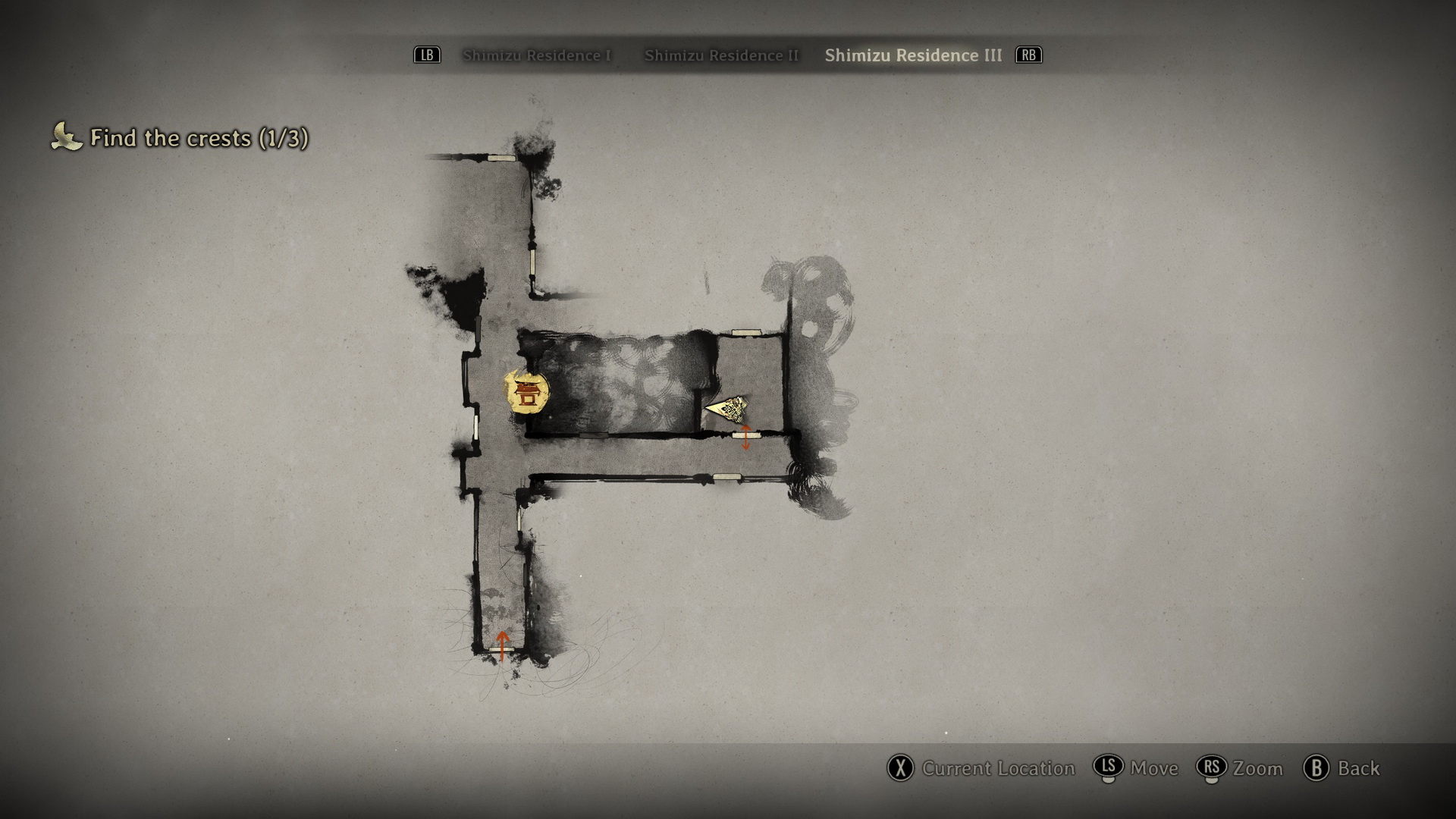The image size is (1456, 819).
Task: Choose the Current Location option
Action: pos(981,768)
